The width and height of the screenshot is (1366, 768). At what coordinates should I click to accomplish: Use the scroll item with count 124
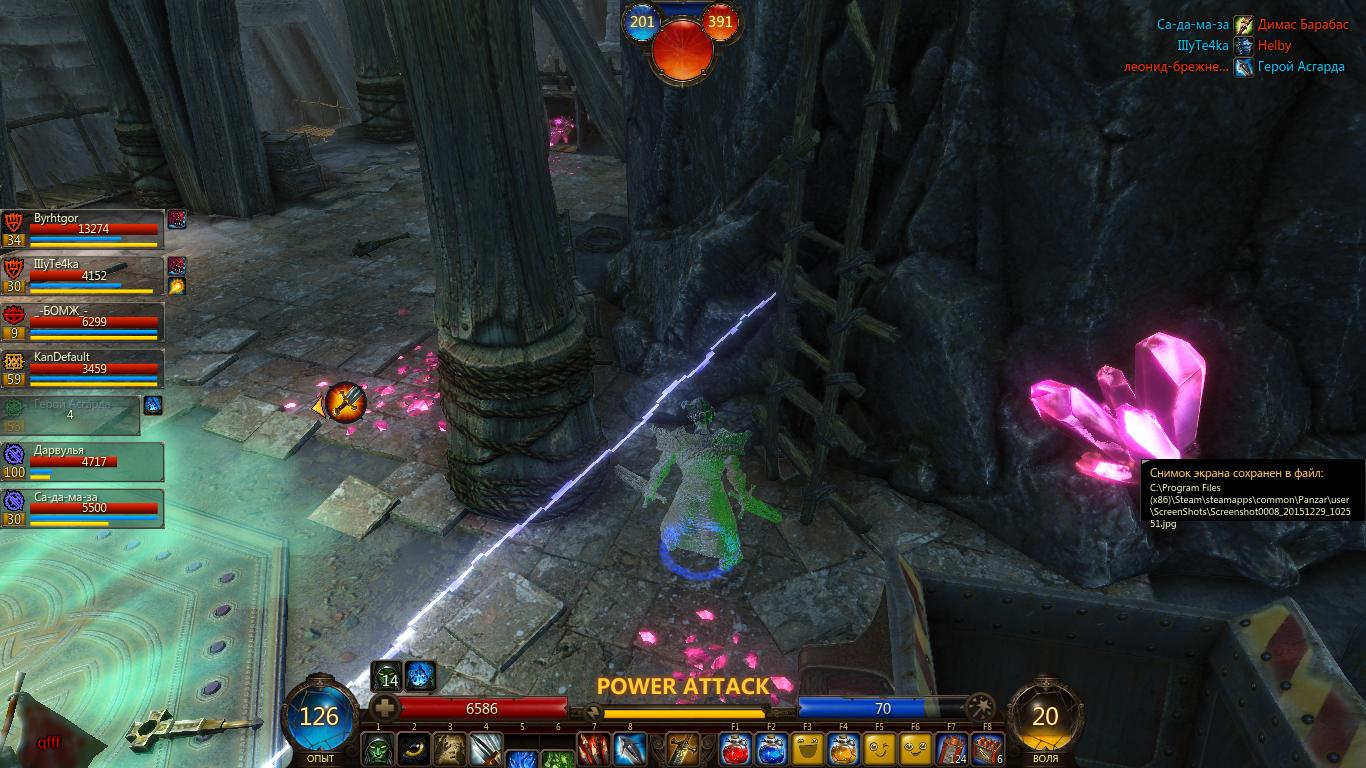tap(951, 750)
